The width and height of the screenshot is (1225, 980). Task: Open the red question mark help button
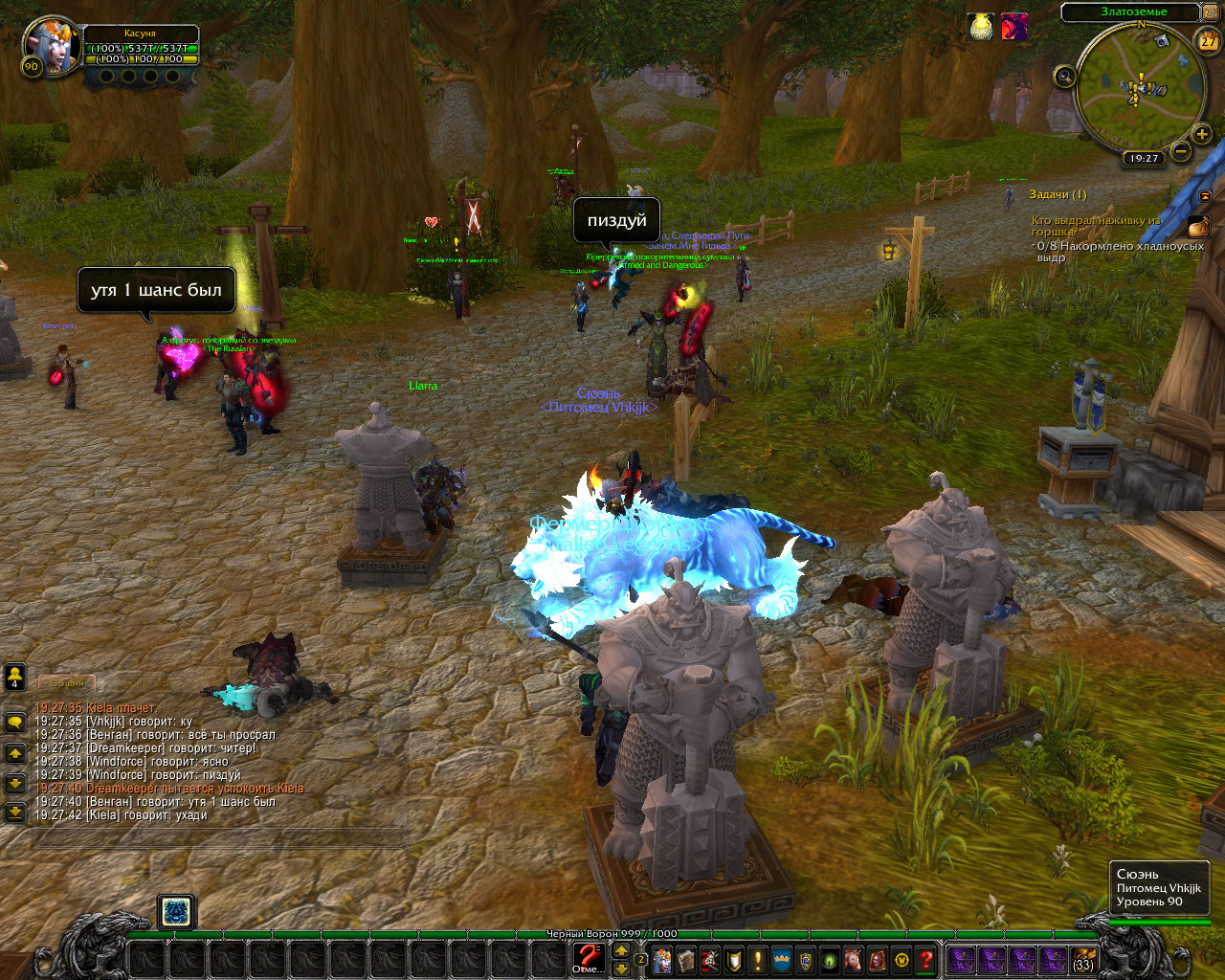coord(925,960)
